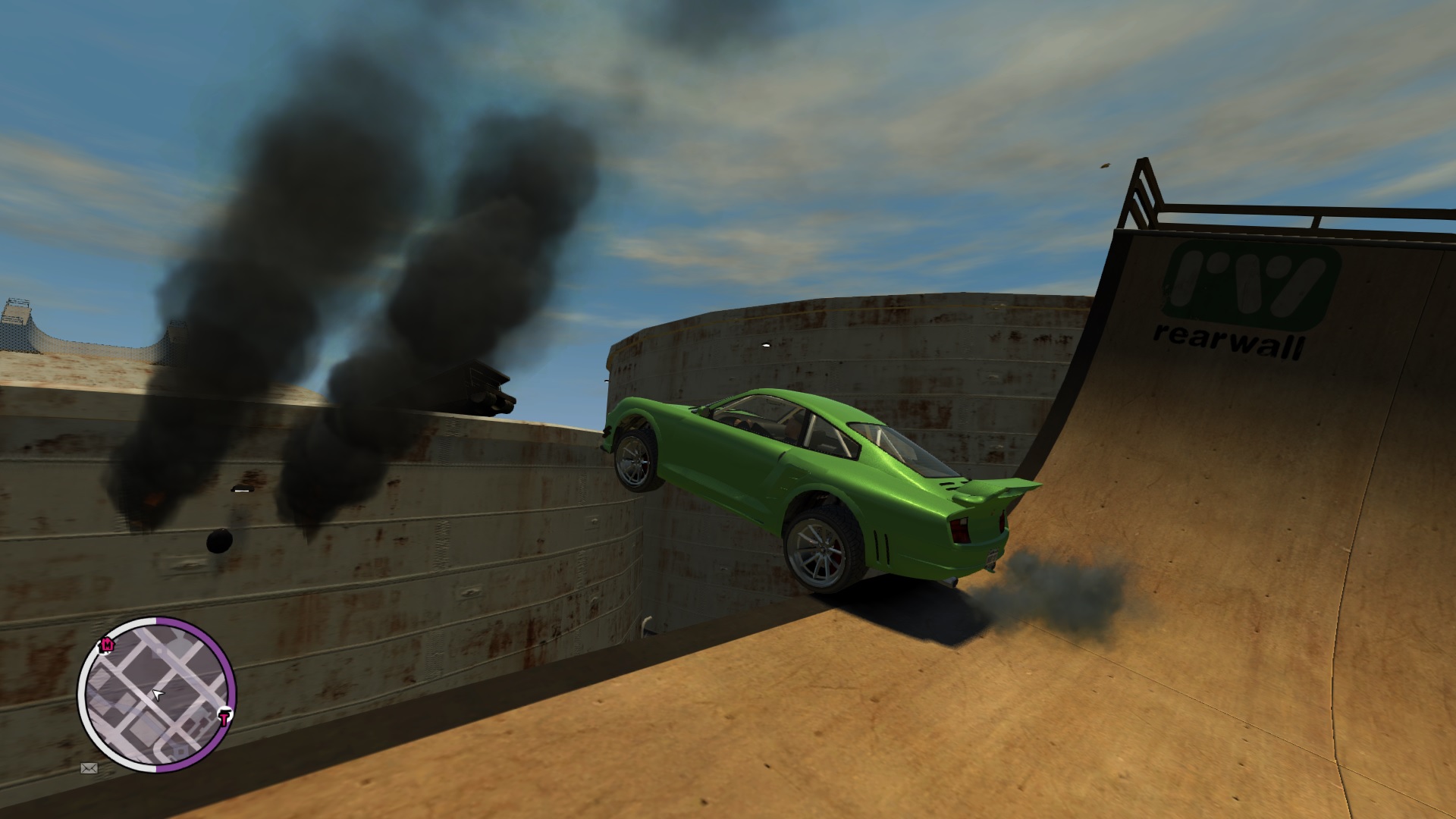Open the circular street minimap

click(x=157, y=695)
